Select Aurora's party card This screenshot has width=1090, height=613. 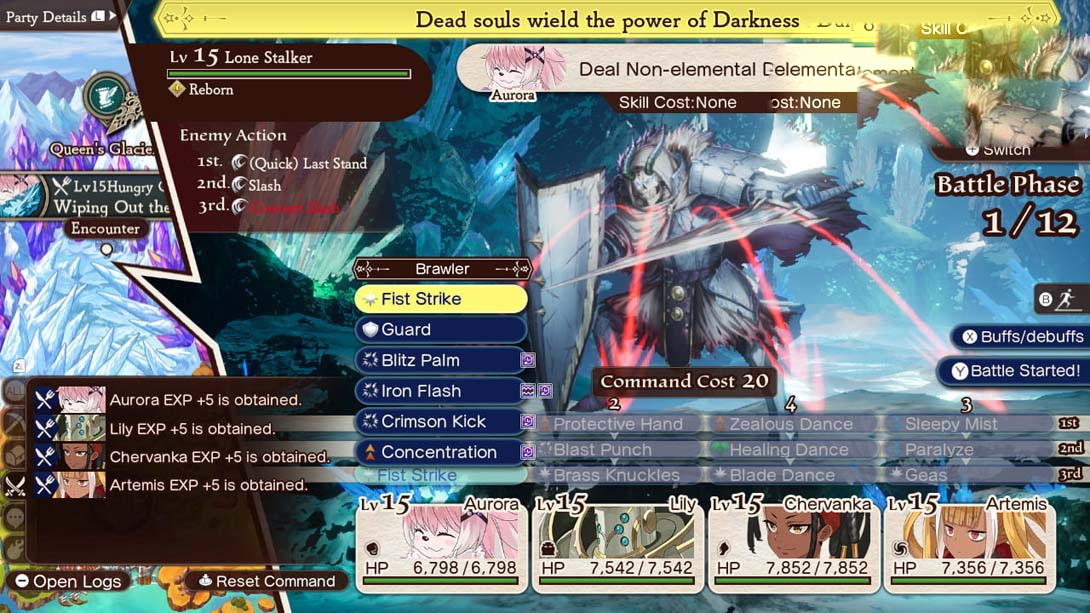441,542
